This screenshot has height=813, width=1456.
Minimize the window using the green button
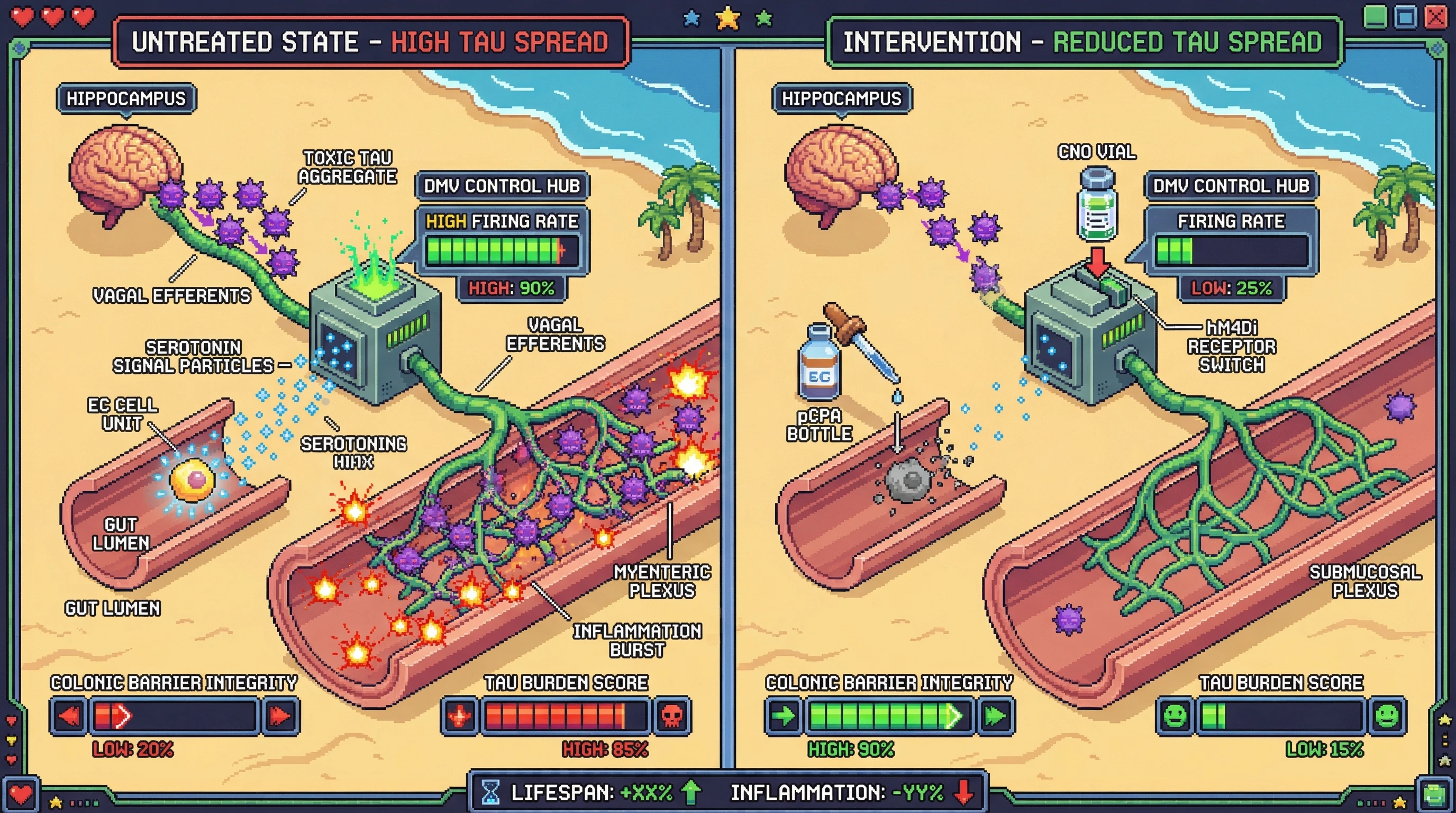click(1375, 16)
